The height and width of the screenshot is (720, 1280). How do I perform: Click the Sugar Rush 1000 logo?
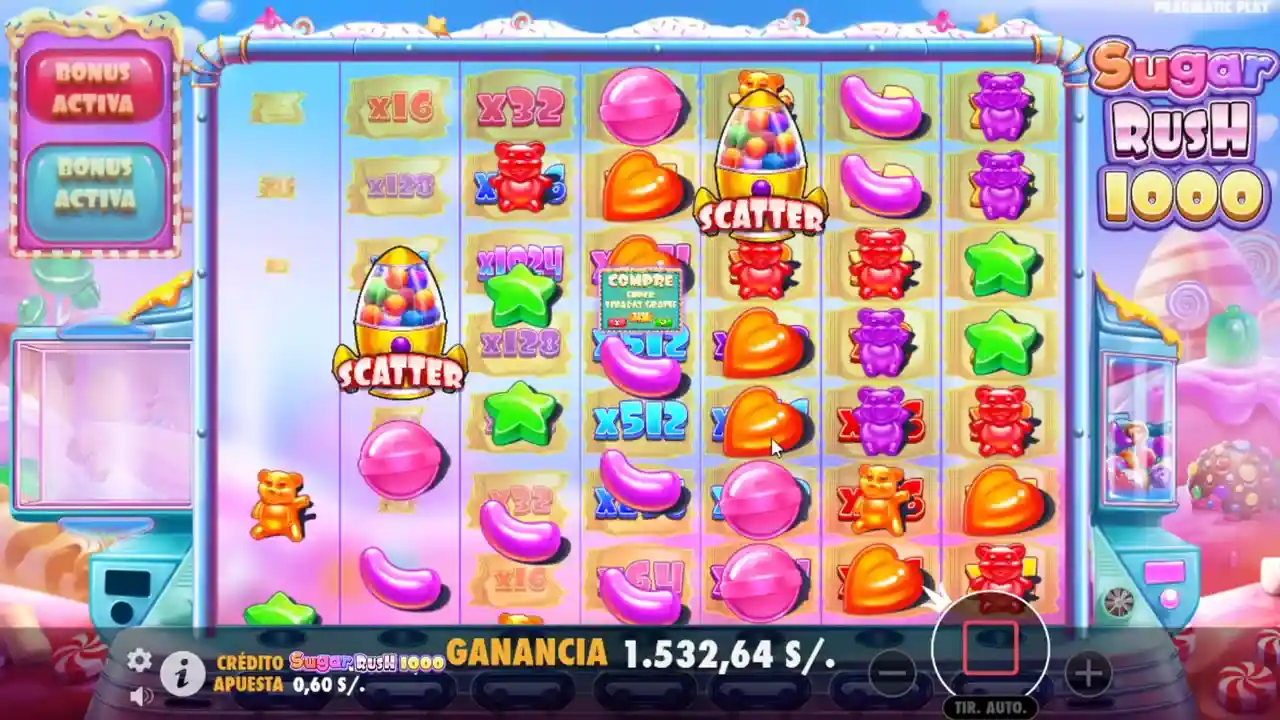coord(1180,130)
